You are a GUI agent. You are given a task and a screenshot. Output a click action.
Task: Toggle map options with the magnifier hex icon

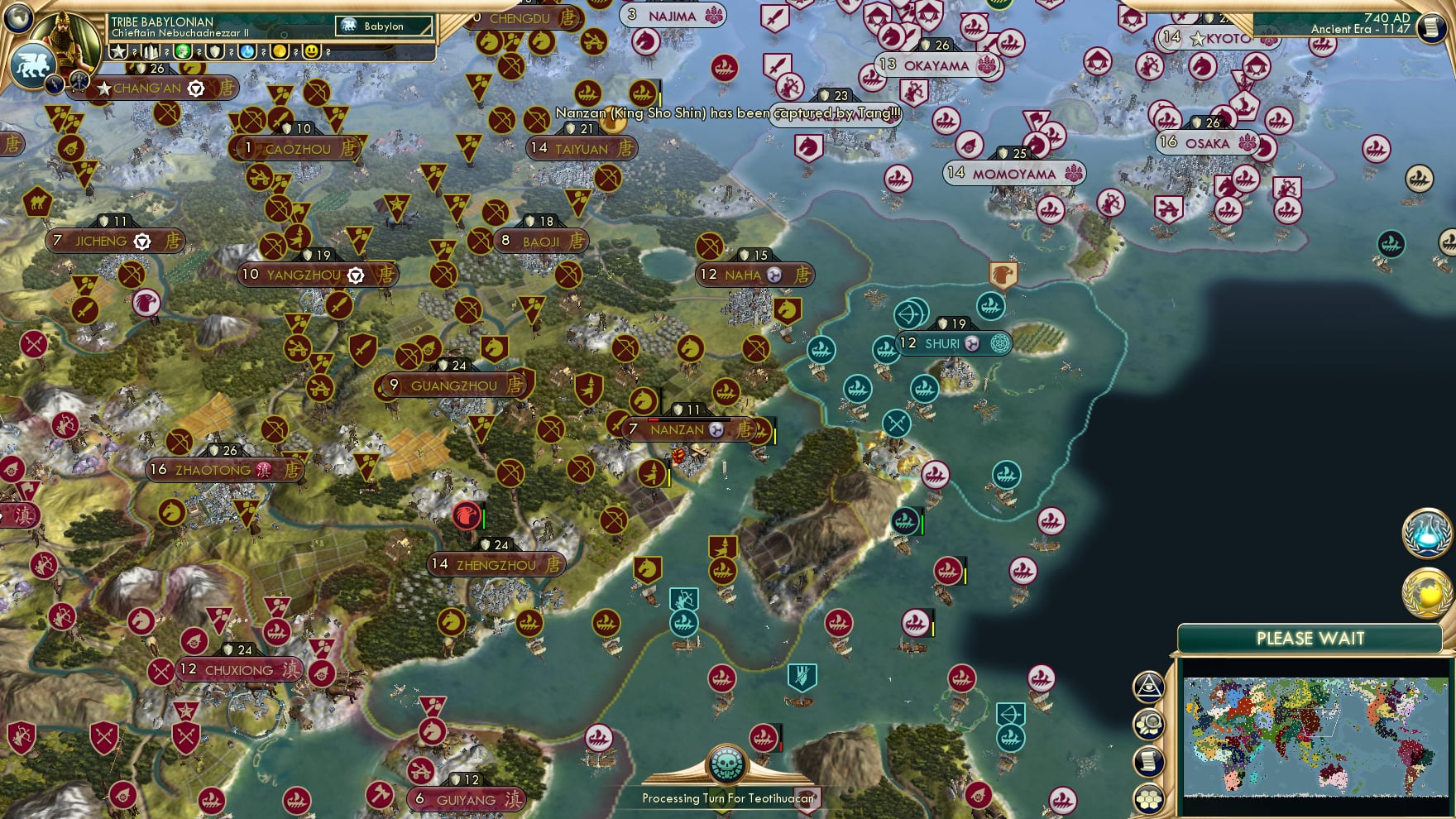pyautogui.click(x=1150, y=724)
